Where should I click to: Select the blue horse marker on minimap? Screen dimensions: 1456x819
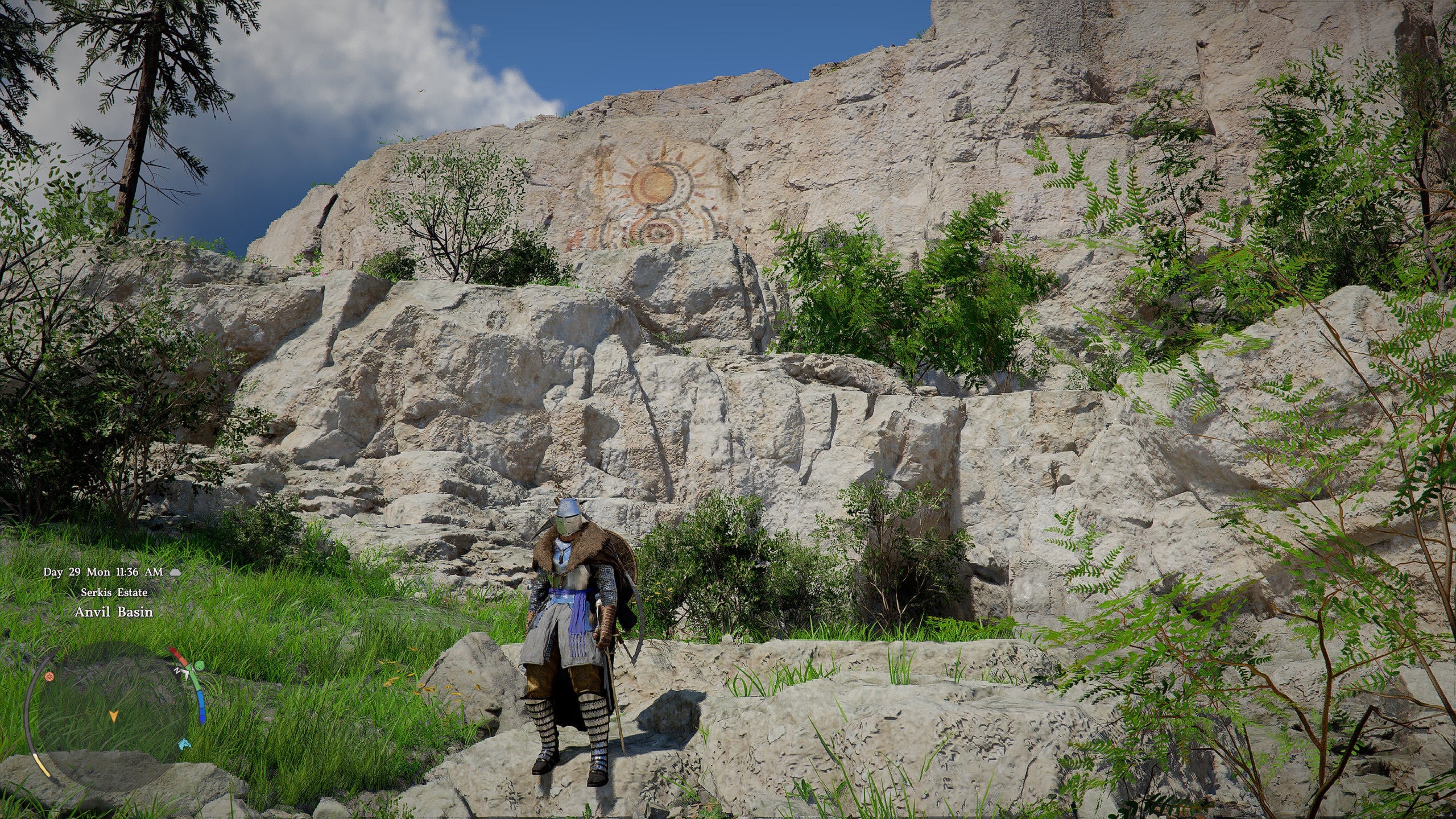184,743
